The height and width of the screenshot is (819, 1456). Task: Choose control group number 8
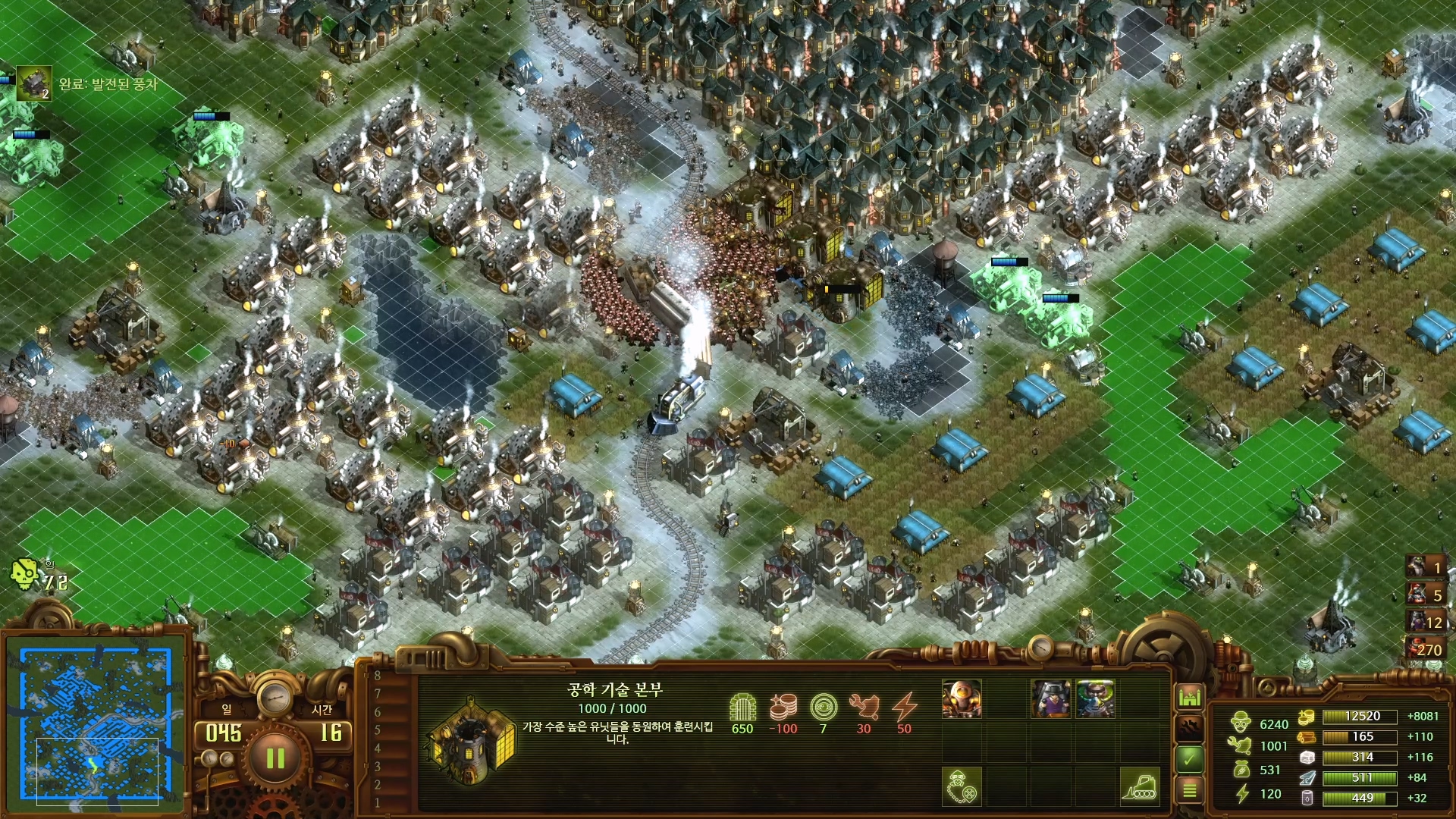(377, 676)
